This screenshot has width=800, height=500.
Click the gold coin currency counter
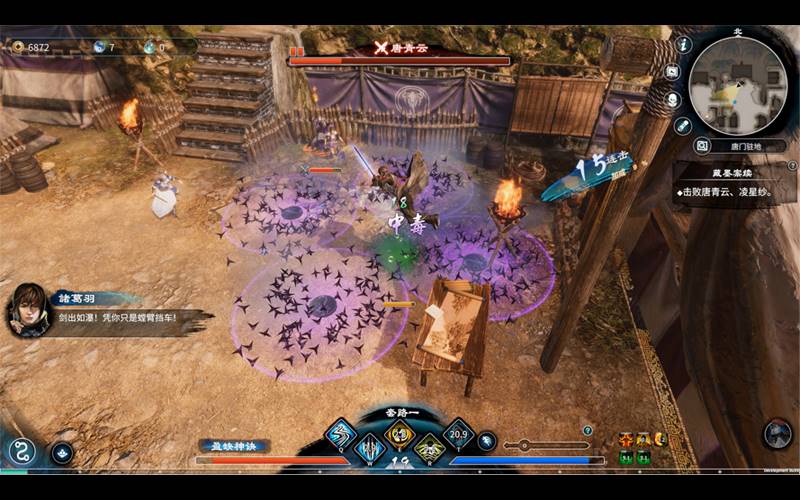31,47
